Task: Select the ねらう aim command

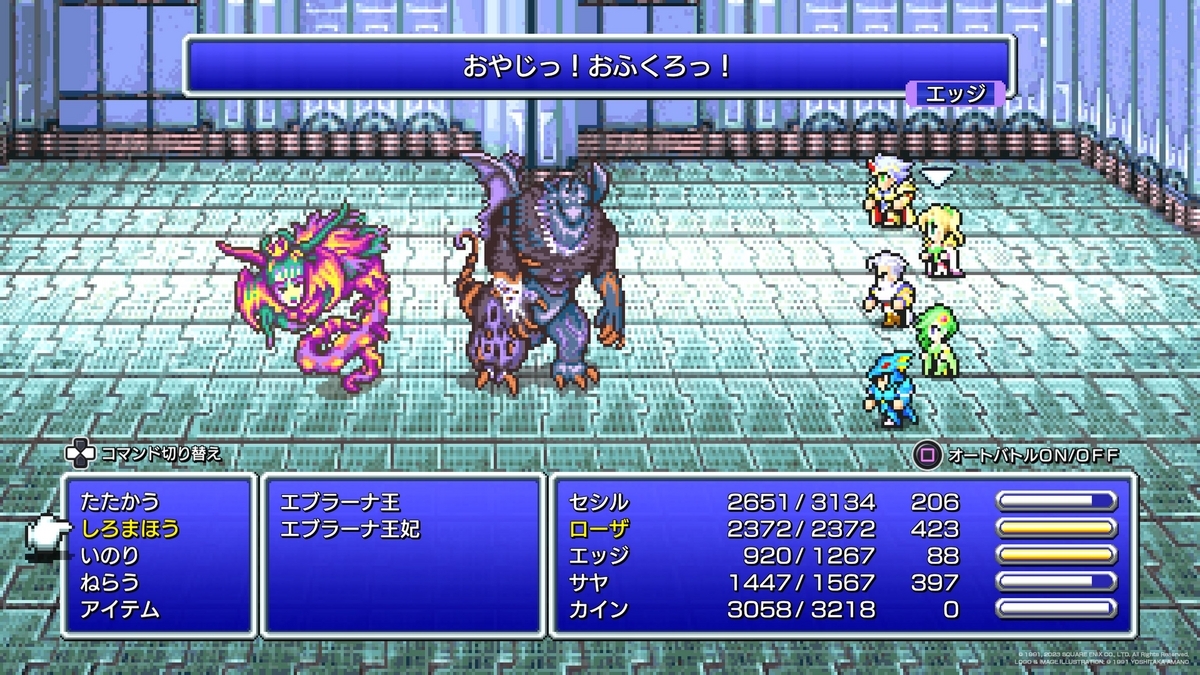Action: tap(110, 582)
